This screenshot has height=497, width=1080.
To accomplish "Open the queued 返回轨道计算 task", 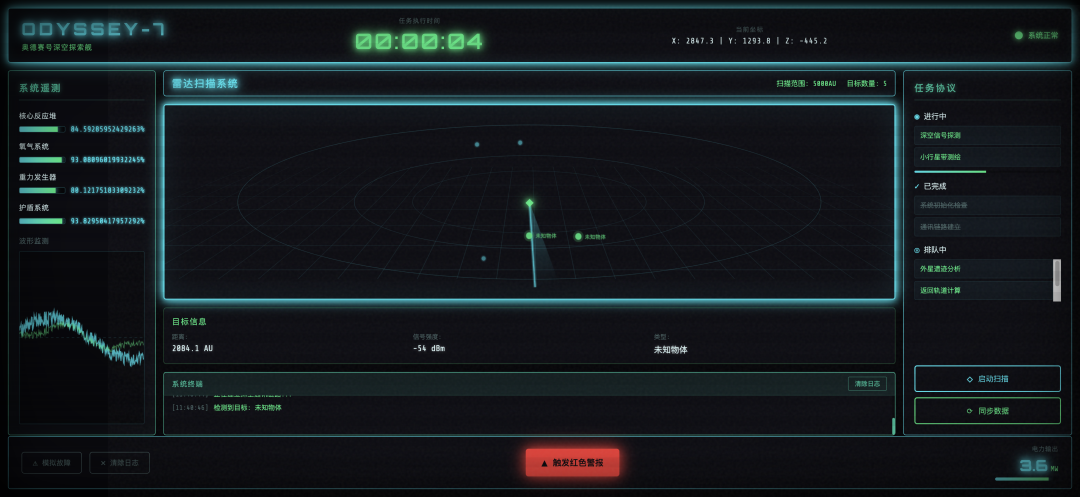I will (x=984, y=290).
